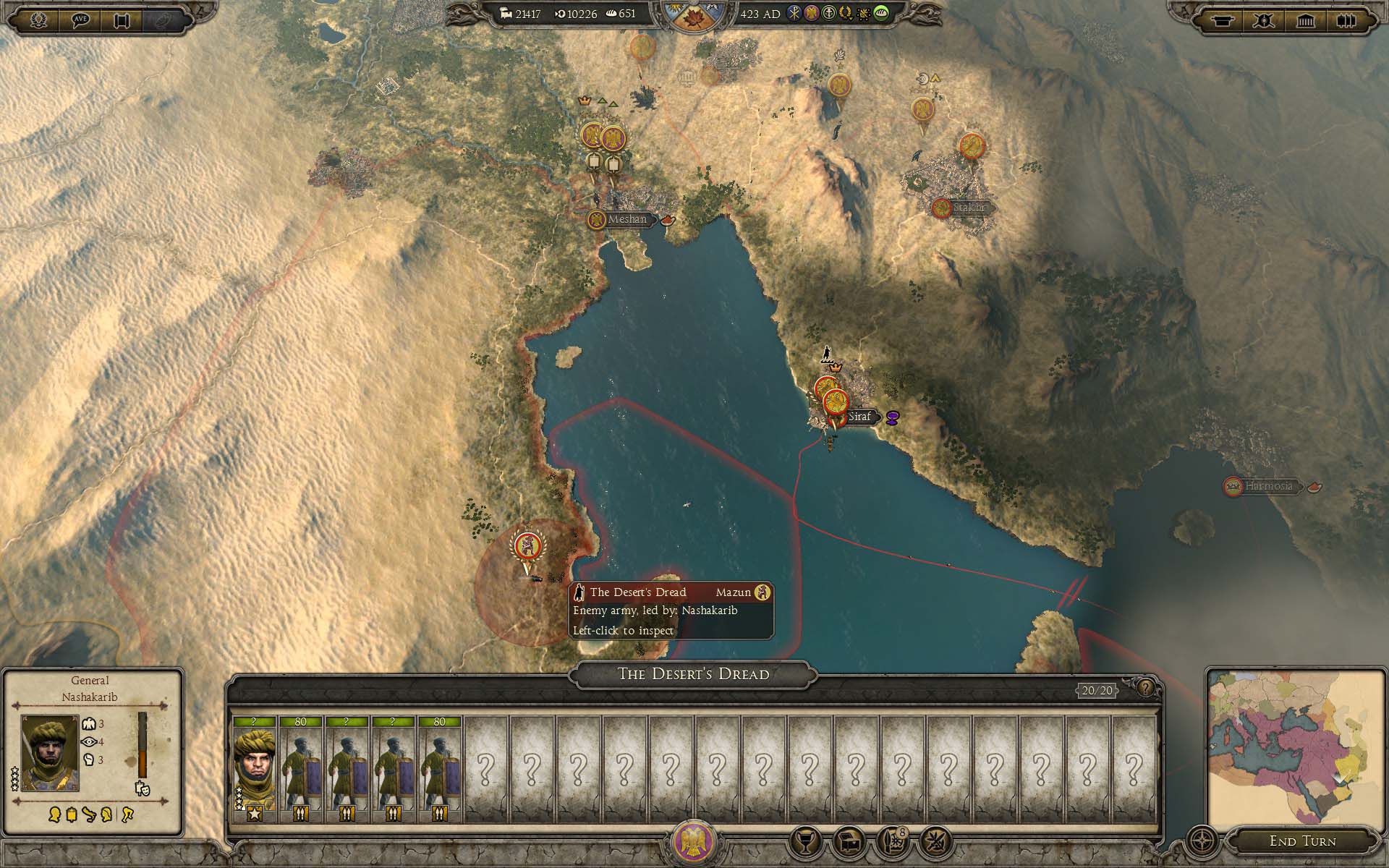Image resolution: width=1389 pixels, height=868 pixels.
Task: Open the goblet button in bottom bar
Action: click(805, 841)
